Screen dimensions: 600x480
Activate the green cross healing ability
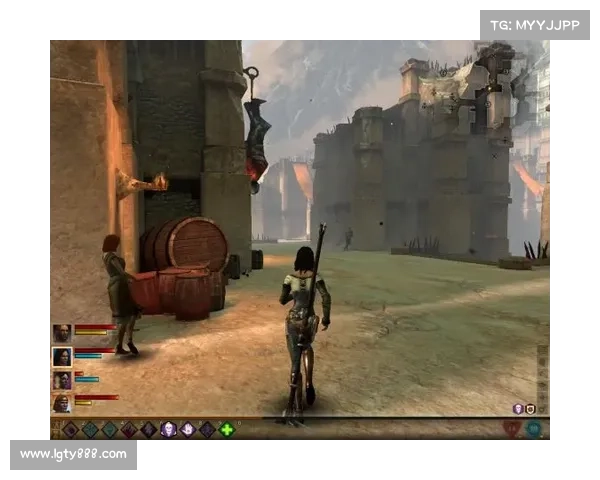click(x=227, y=429)
